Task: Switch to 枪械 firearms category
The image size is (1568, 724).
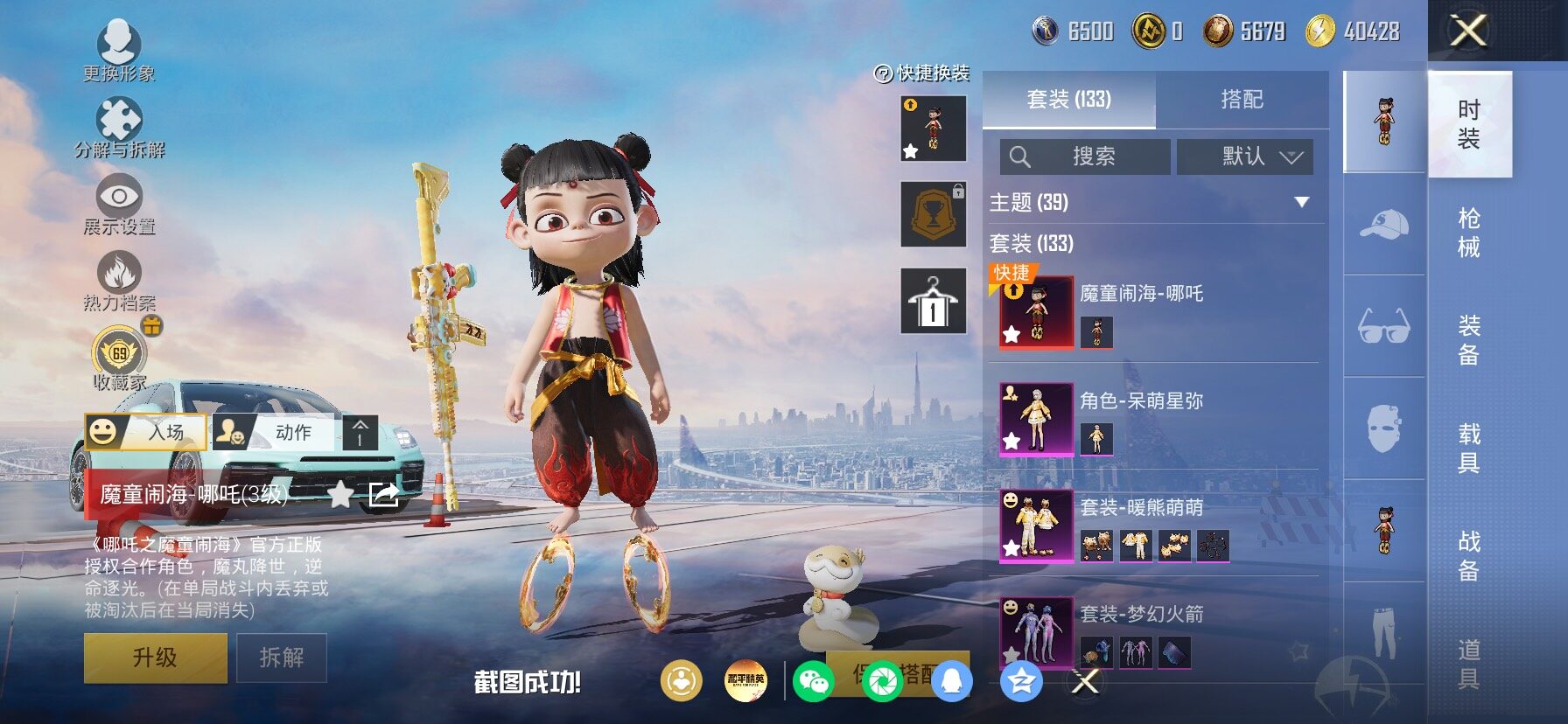Action: [1469, 233]
